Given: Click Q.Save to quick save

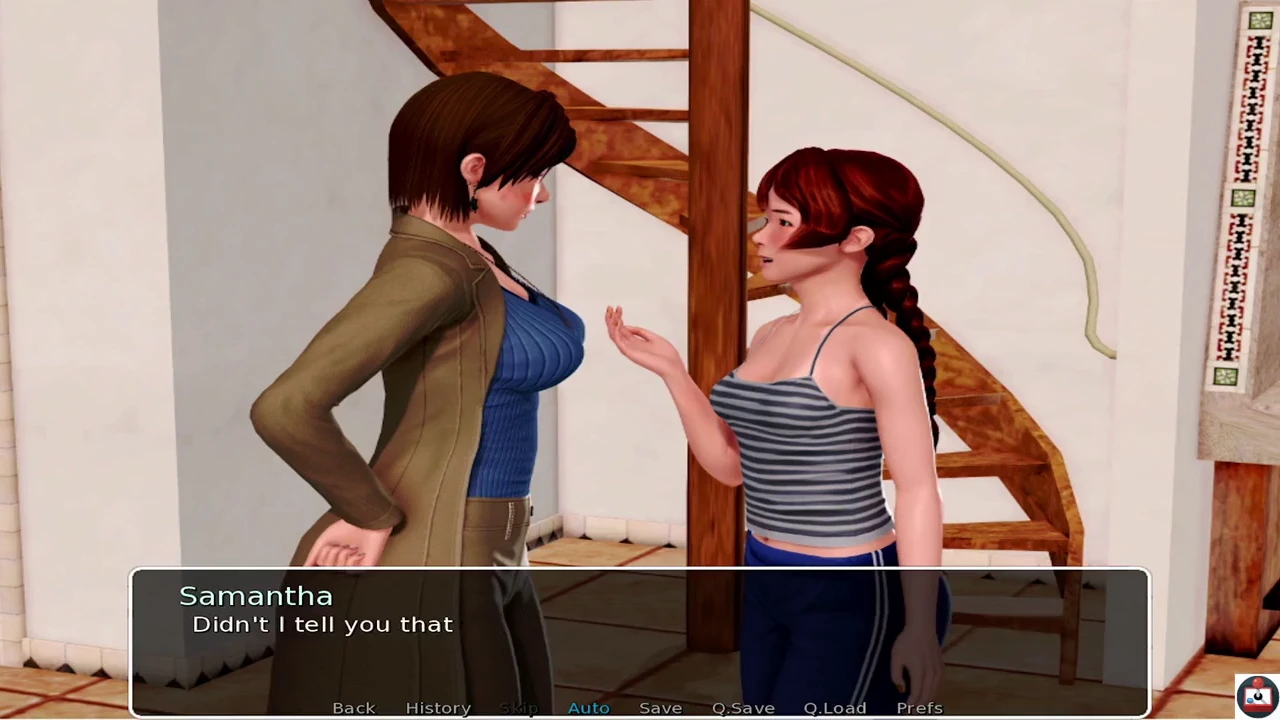Looking at the screenshot, I should coord(743,708).
